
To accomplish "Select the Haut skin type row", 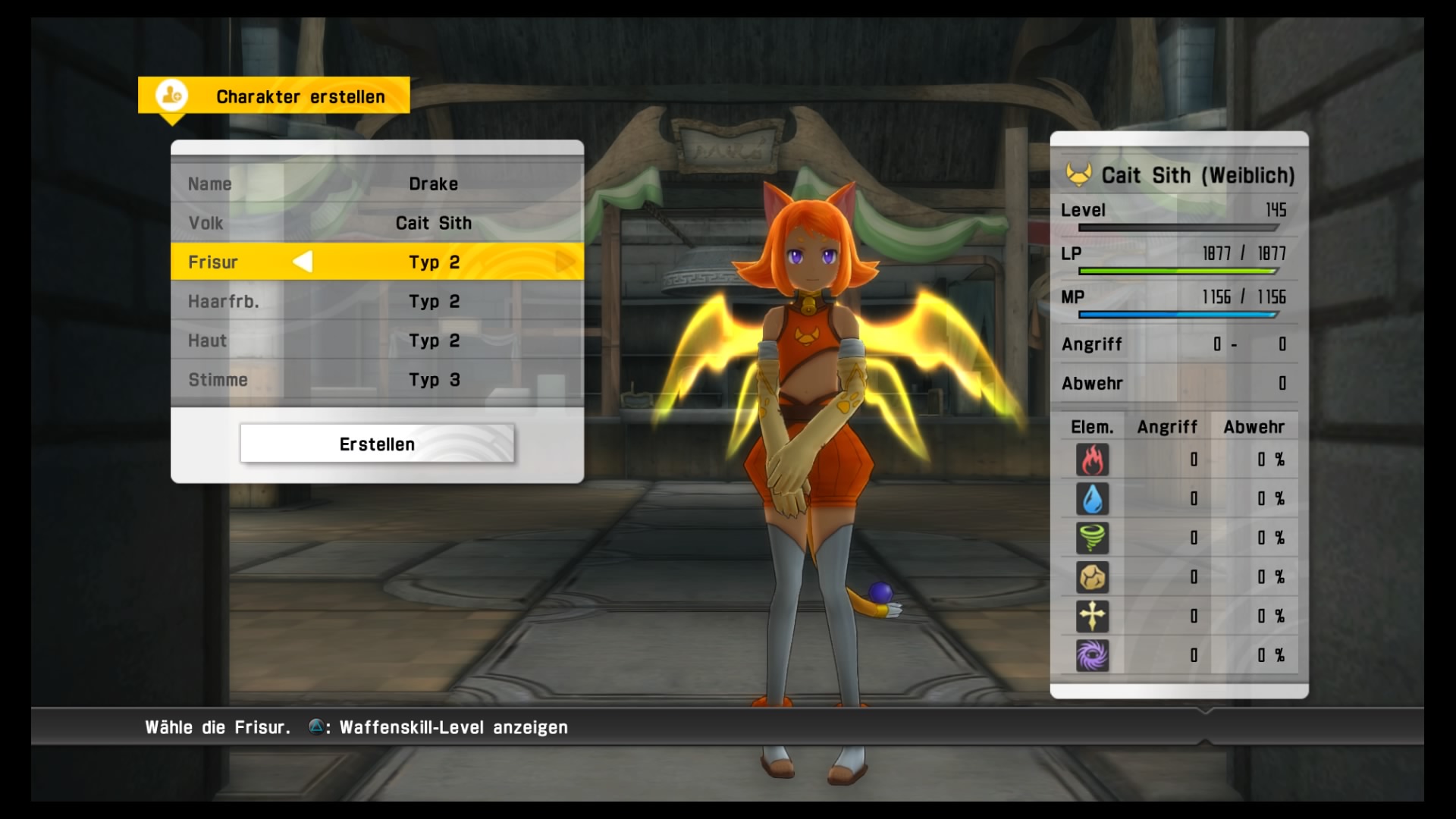I will click(377, 340).
